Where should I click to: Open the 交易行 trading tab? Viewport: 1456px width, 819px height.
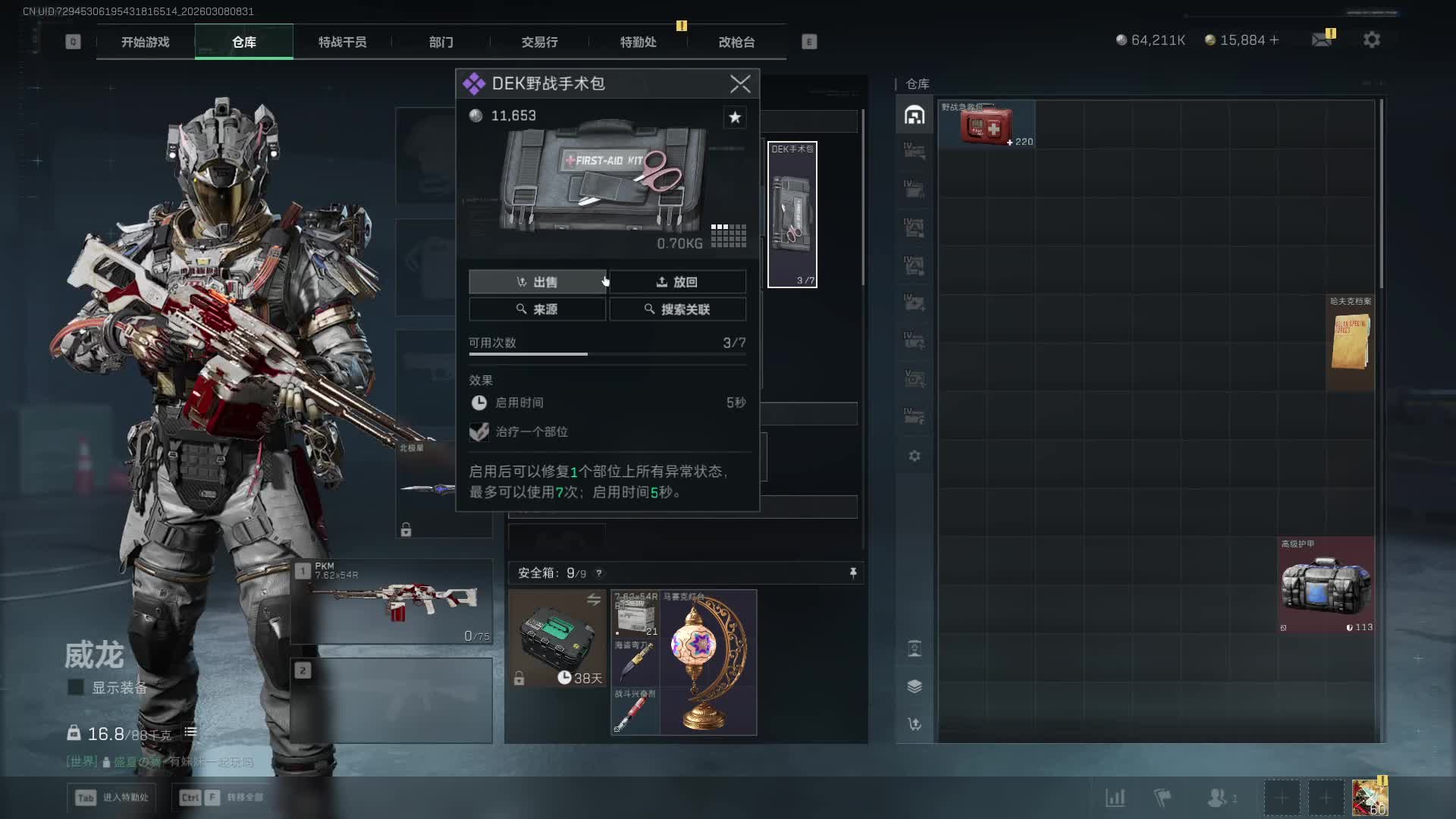click(539, 42)
